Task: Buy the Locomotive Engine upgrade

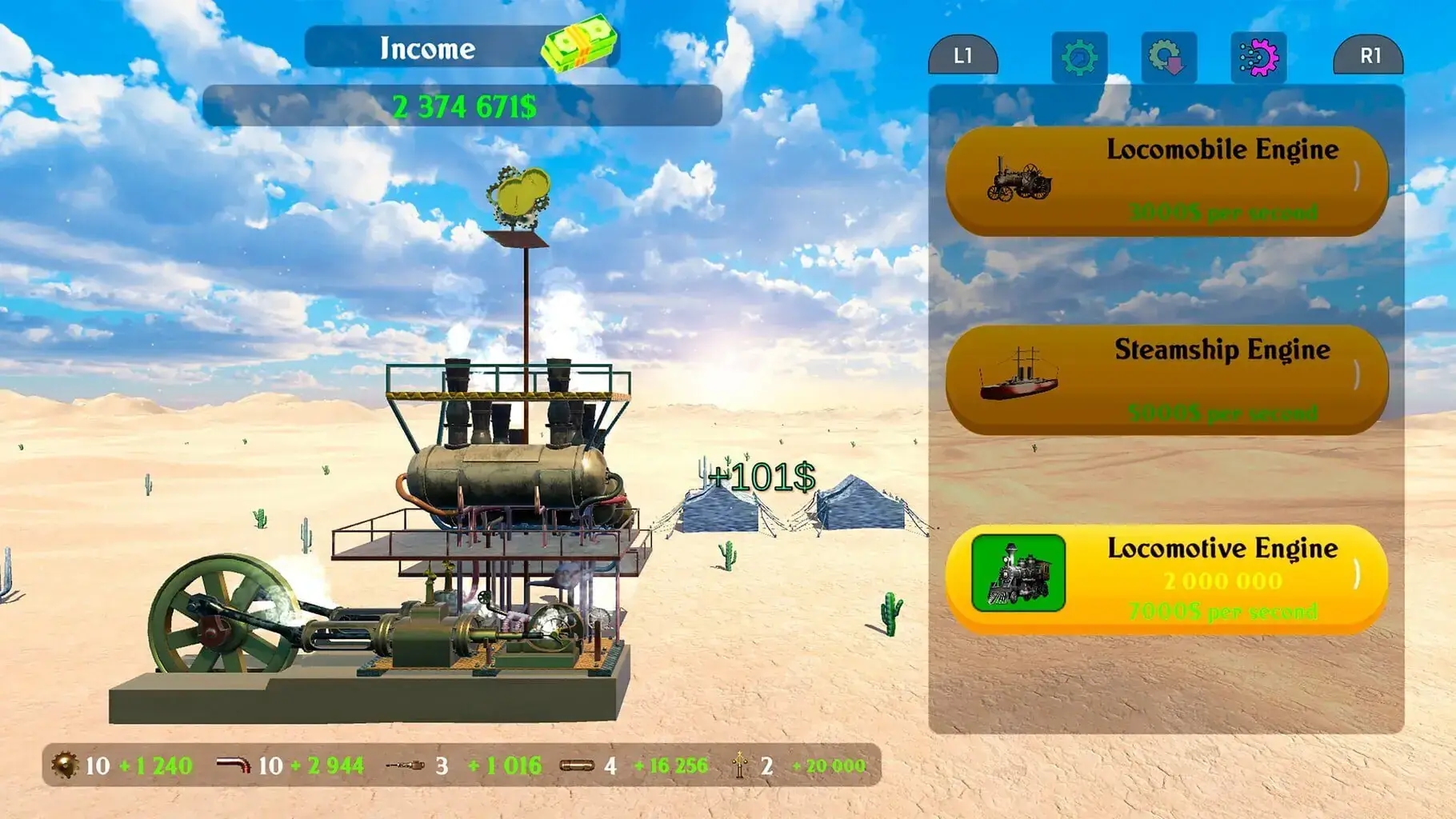Action: [1166, 579]
